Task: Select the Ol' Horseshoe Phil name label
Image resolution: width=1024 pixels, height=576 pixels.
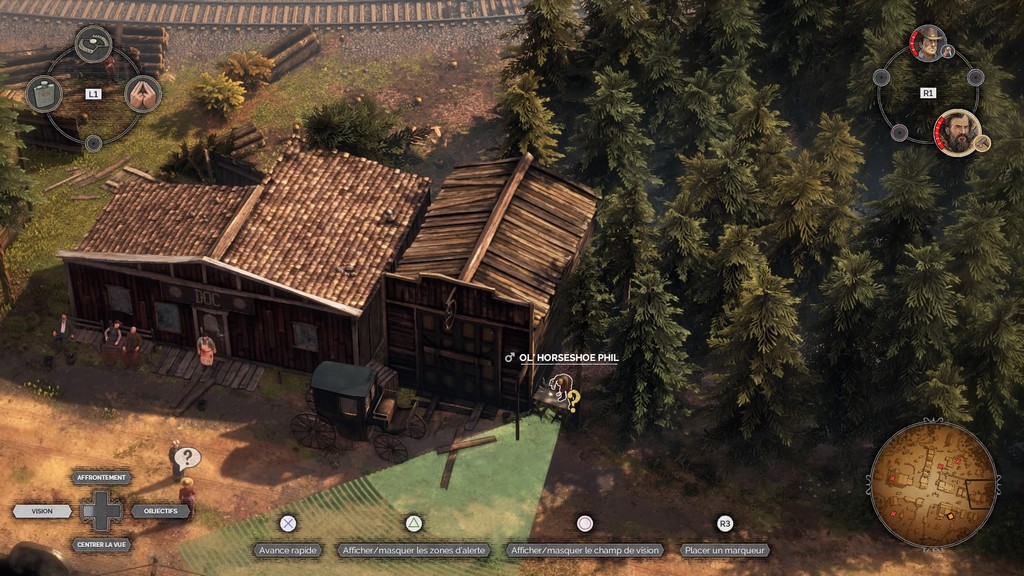Action: coord(569,357)
